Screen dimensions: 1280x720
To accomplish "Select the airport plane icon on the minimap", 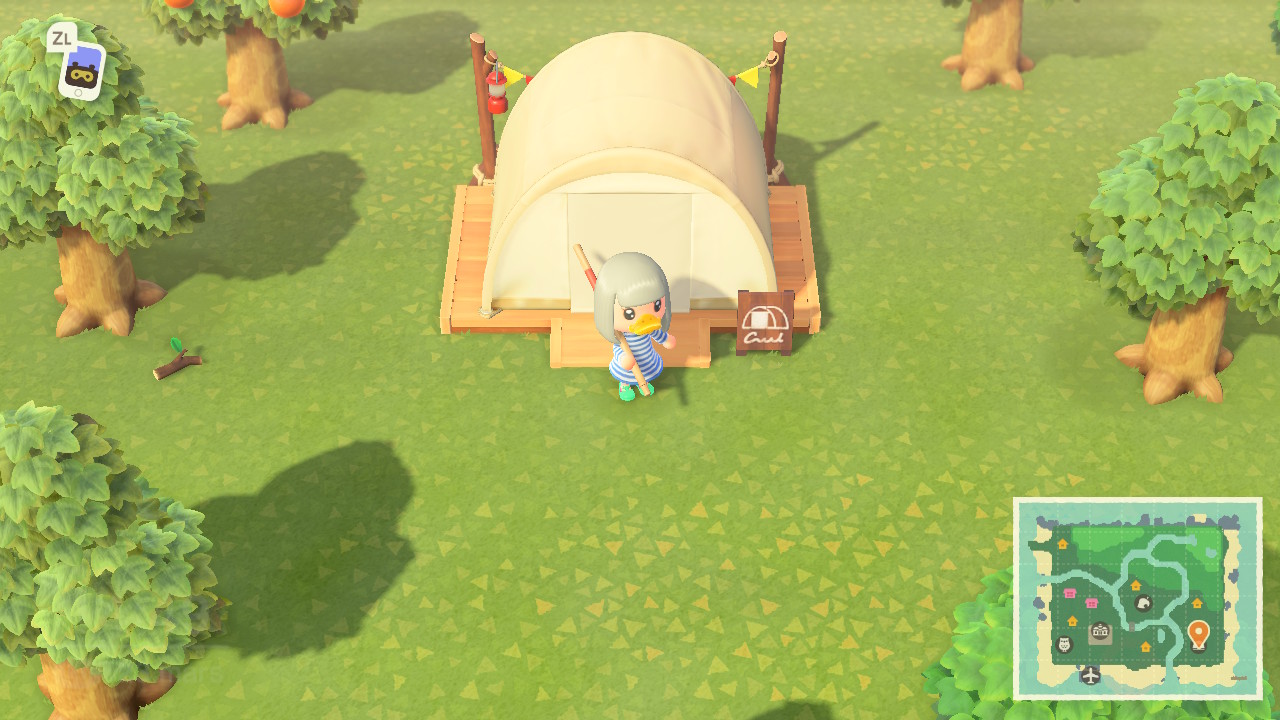I will (1089, 674).
